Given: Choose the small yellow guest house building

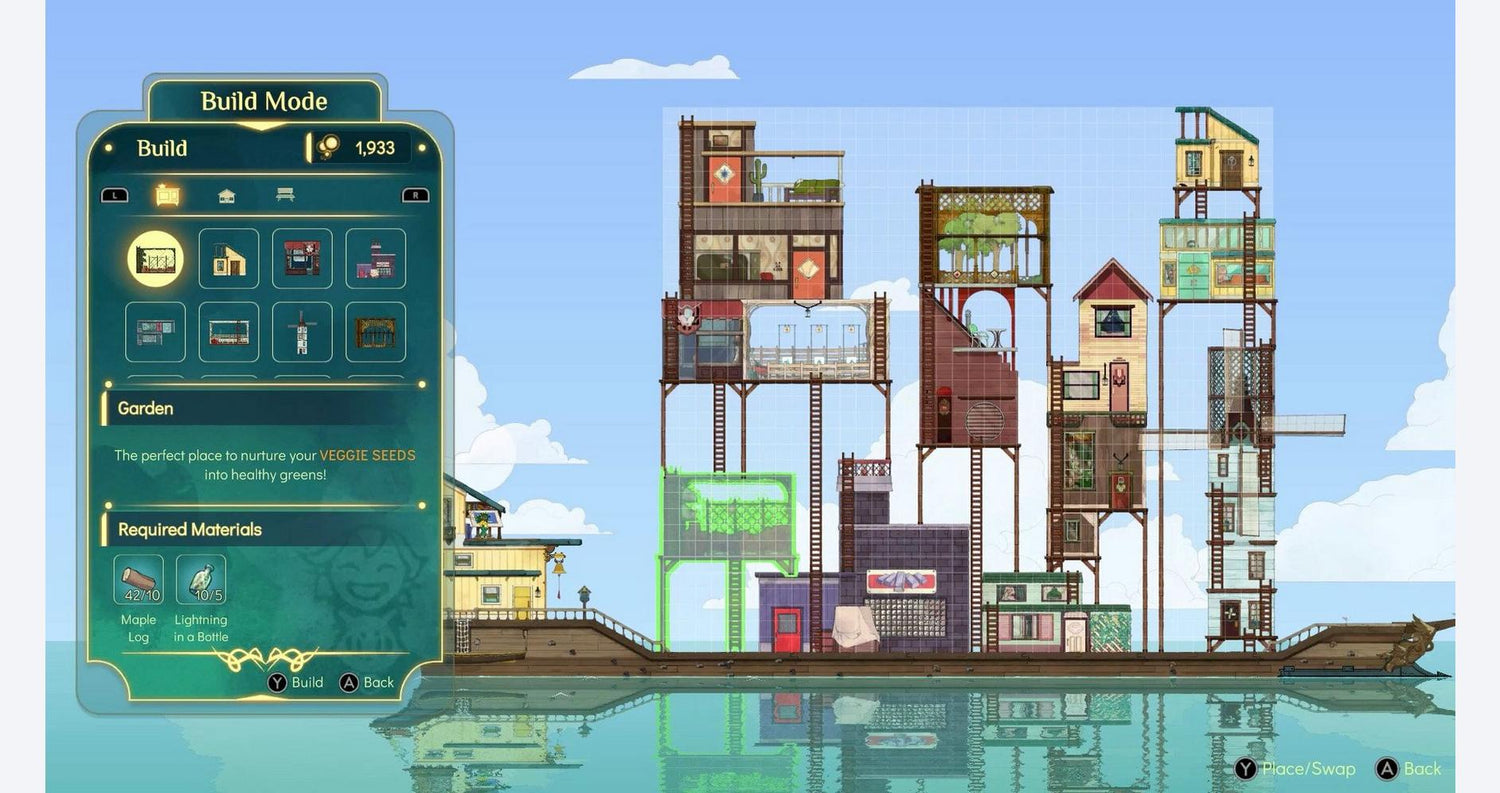Looking at the screenshot, I should [229, 259].
